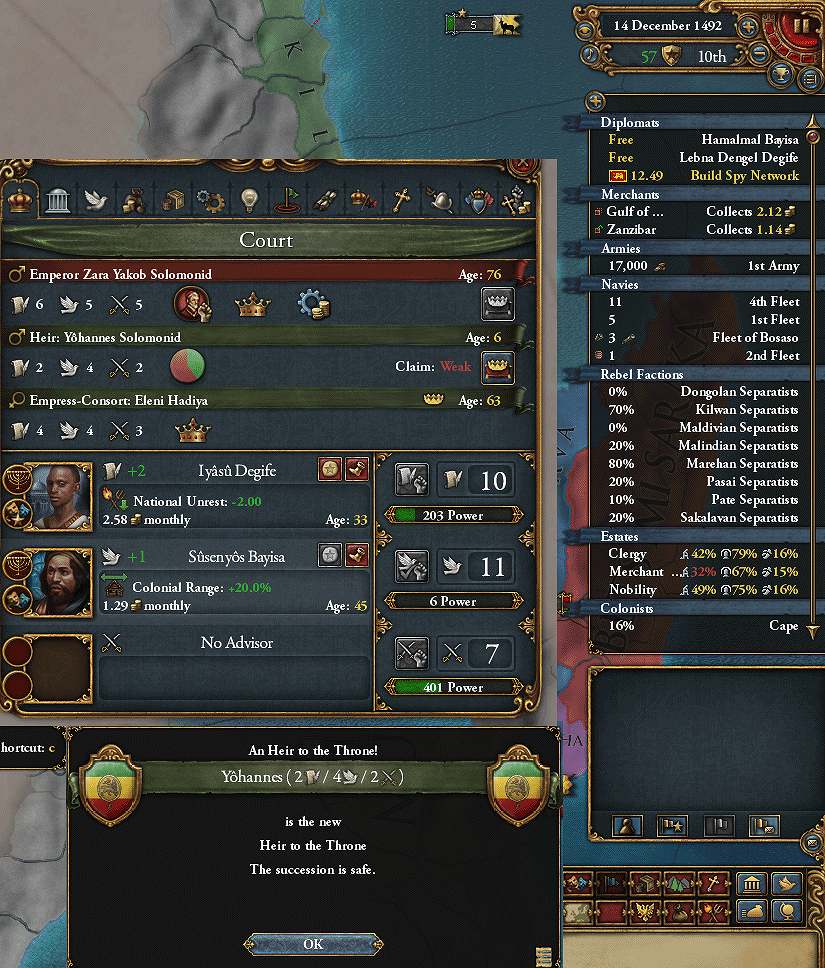Click the abdicate grey crown button for the Emperor
Viewport: 825px width, 968px height.
497,303
